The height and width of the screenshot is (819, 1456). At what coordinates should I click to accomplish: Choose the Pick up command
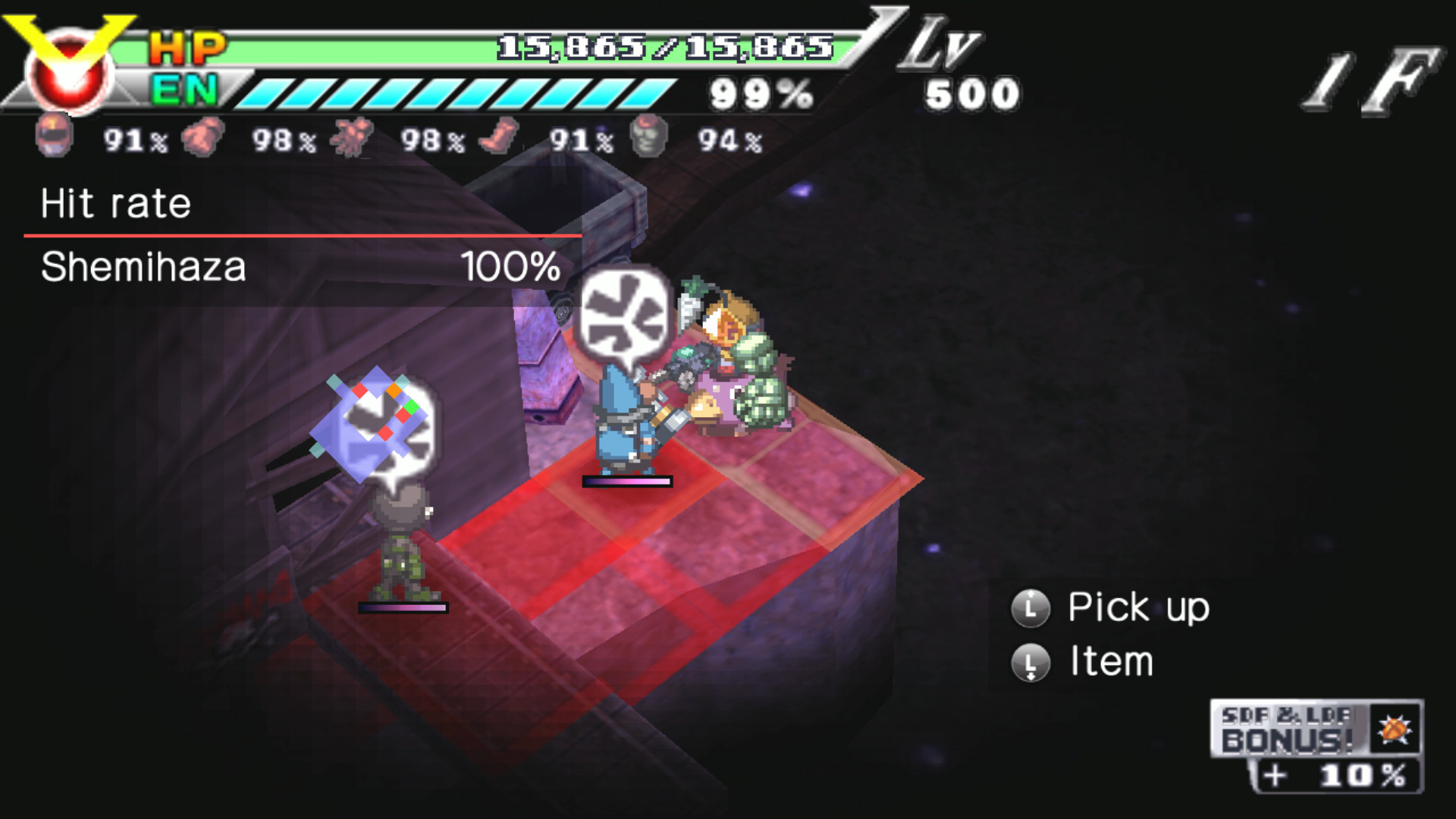coord(1137,607)
